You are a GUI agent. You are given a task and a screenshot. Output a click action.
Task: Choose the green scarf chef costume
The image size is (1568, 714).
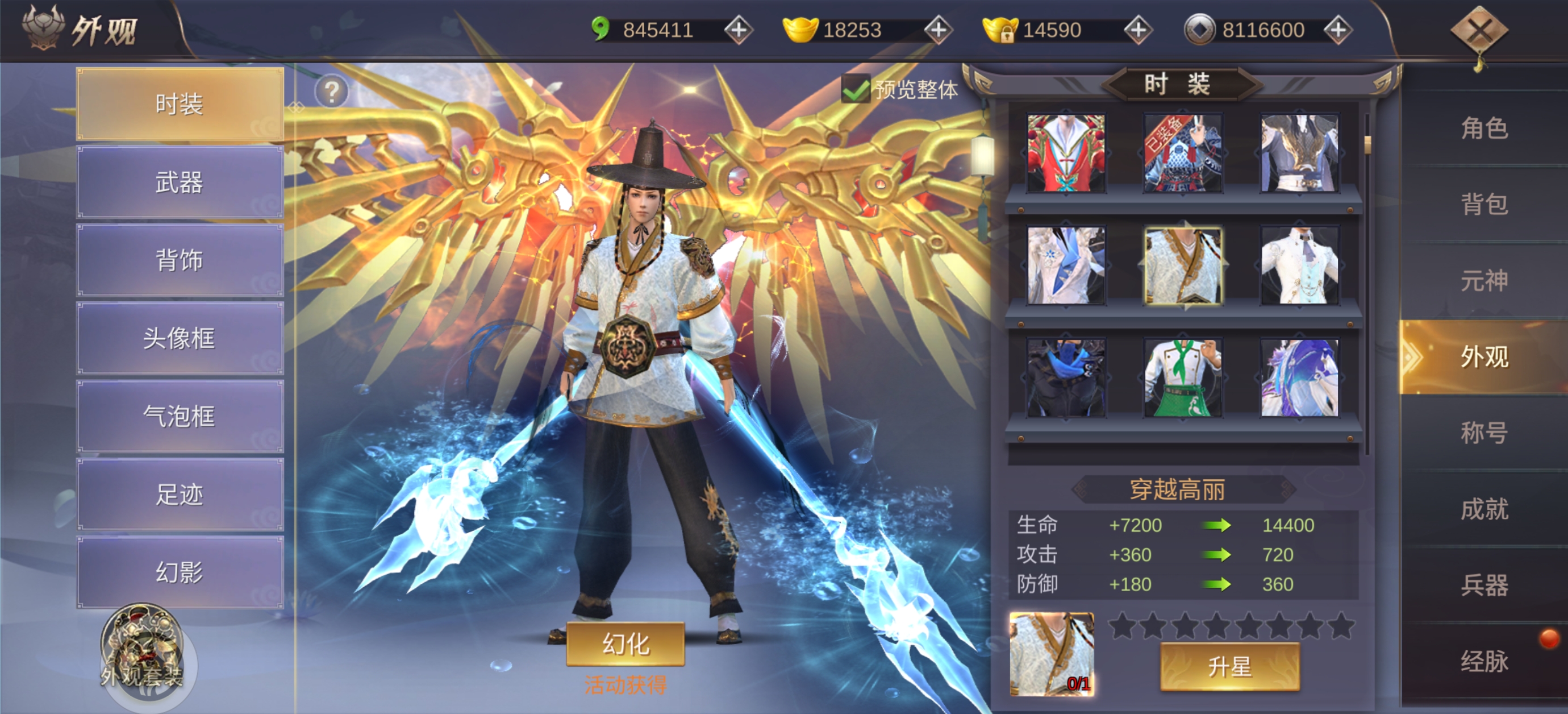pos(1183,379)
